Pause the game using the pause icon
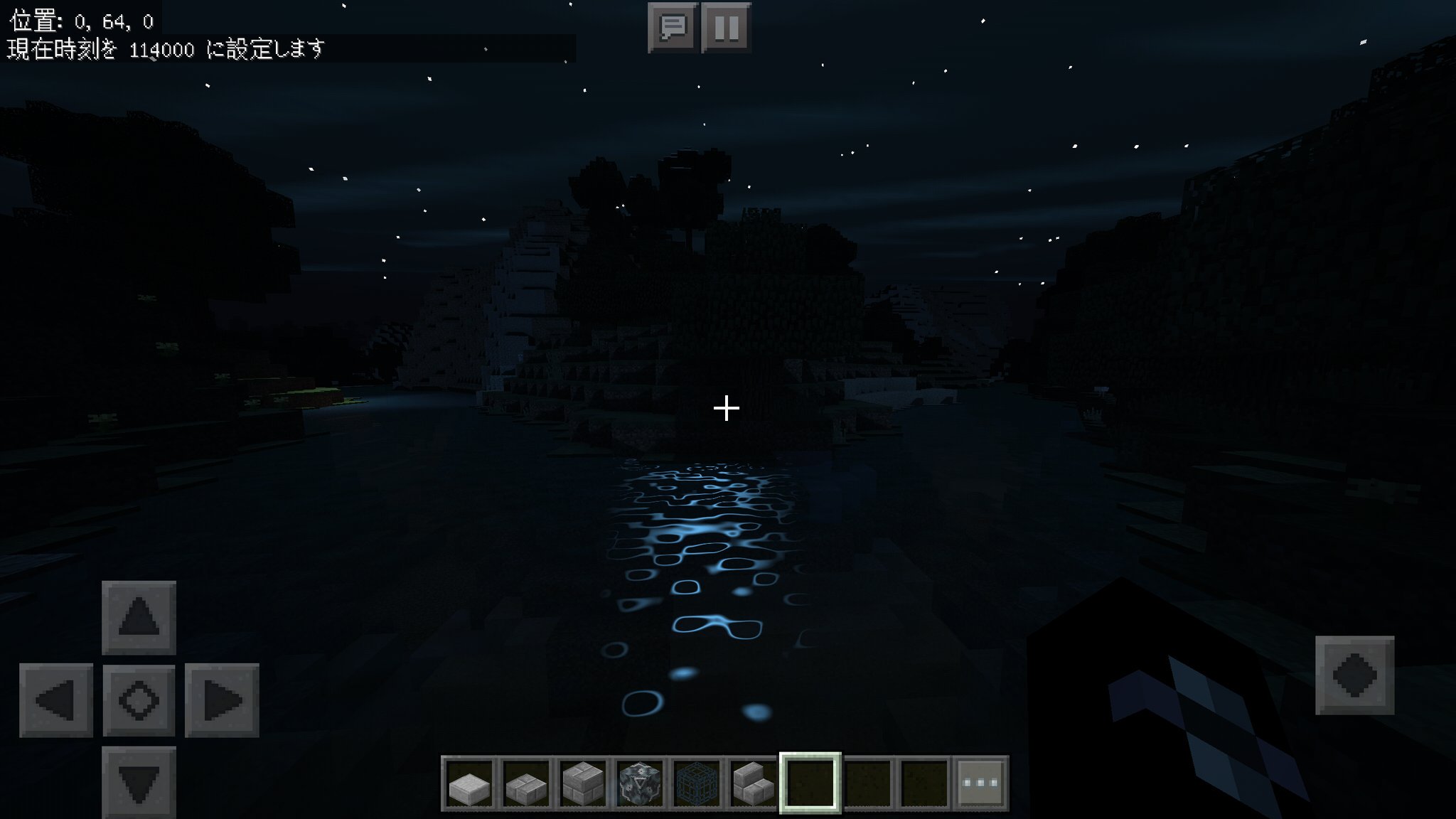1456x819 pixels. 725,28
